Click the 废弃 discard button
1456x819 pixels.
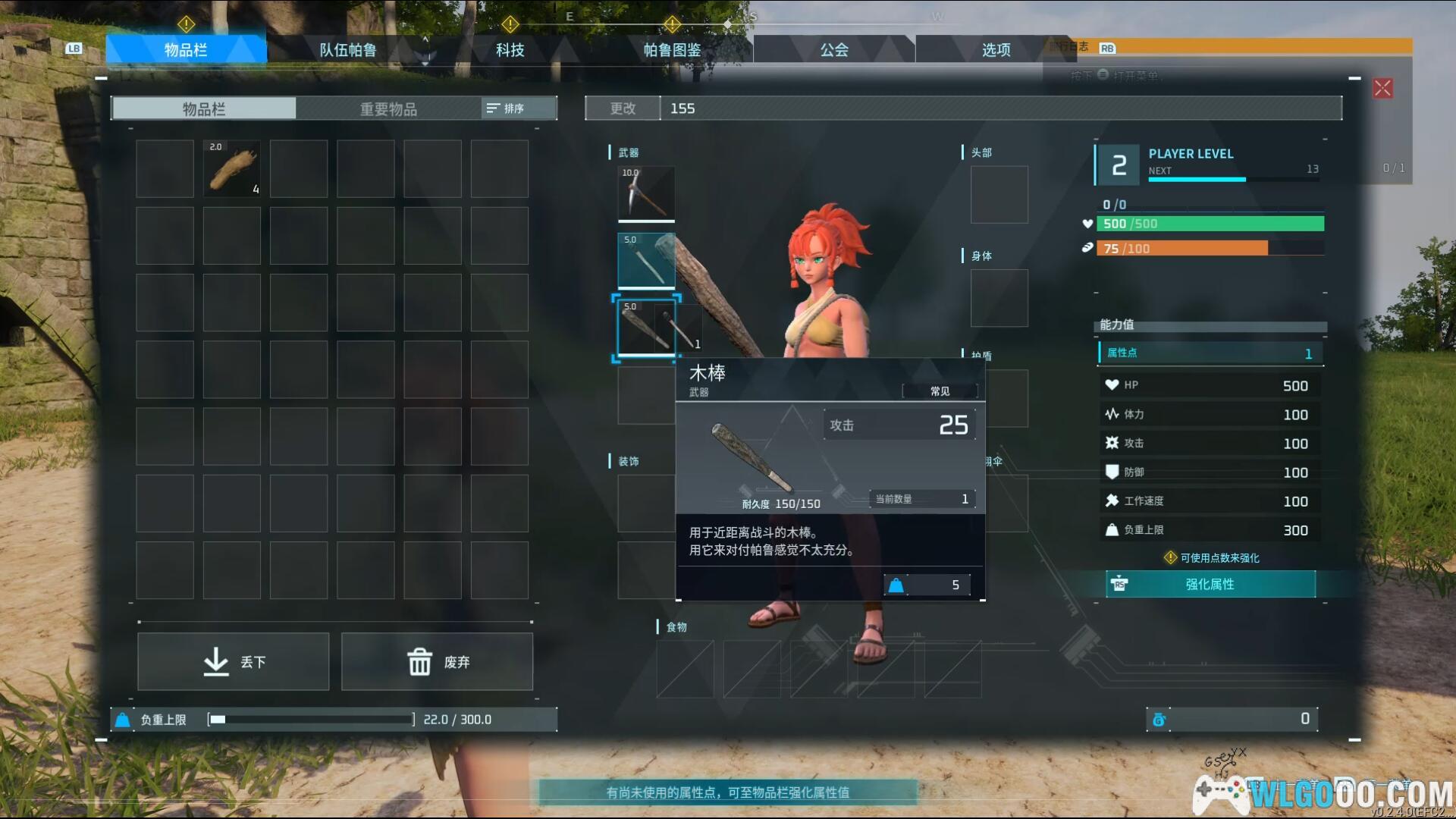click(x=437, y=662)
